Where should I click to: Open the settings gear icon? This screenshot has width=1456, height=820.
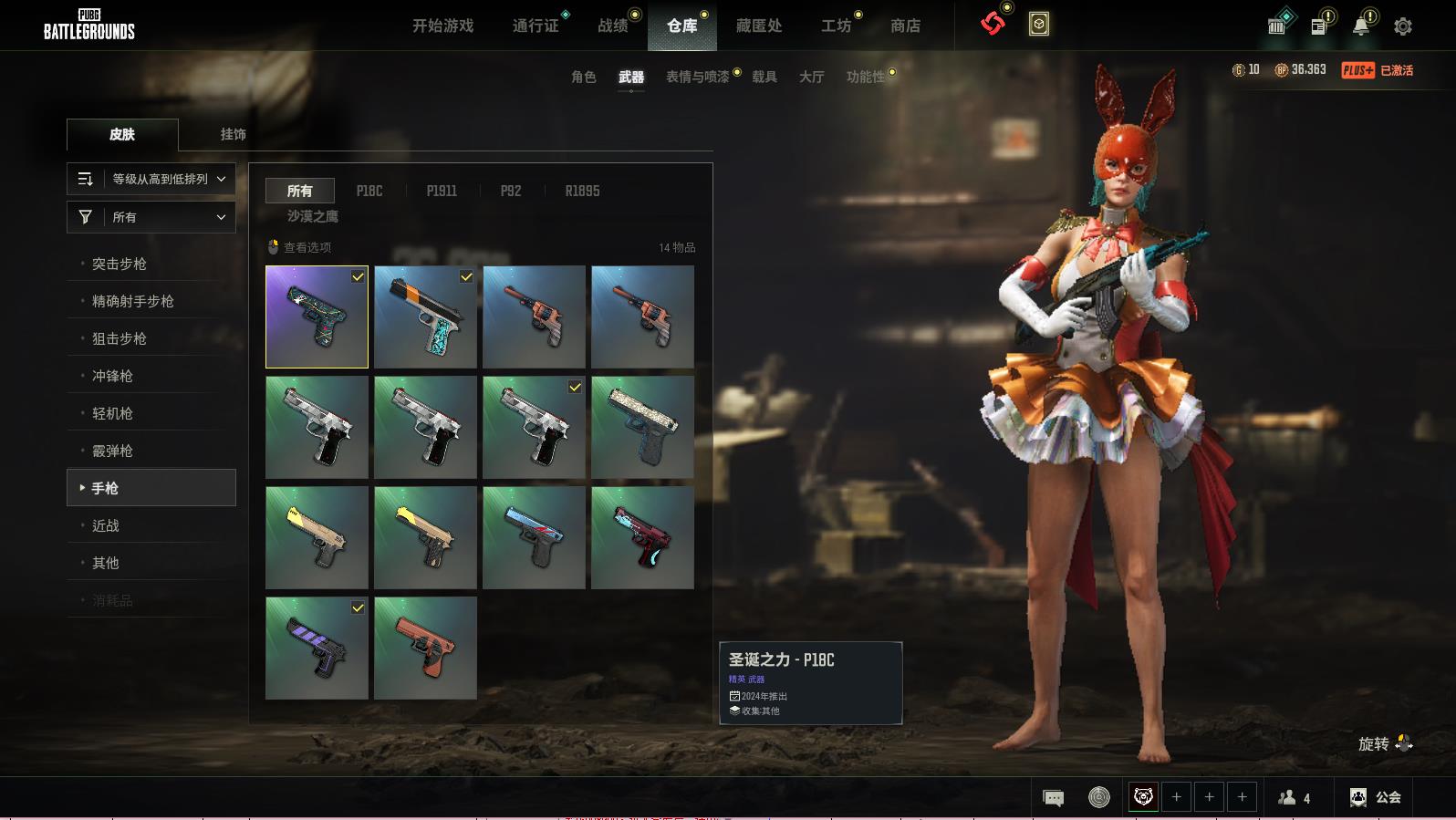(x=1403, y=26)
